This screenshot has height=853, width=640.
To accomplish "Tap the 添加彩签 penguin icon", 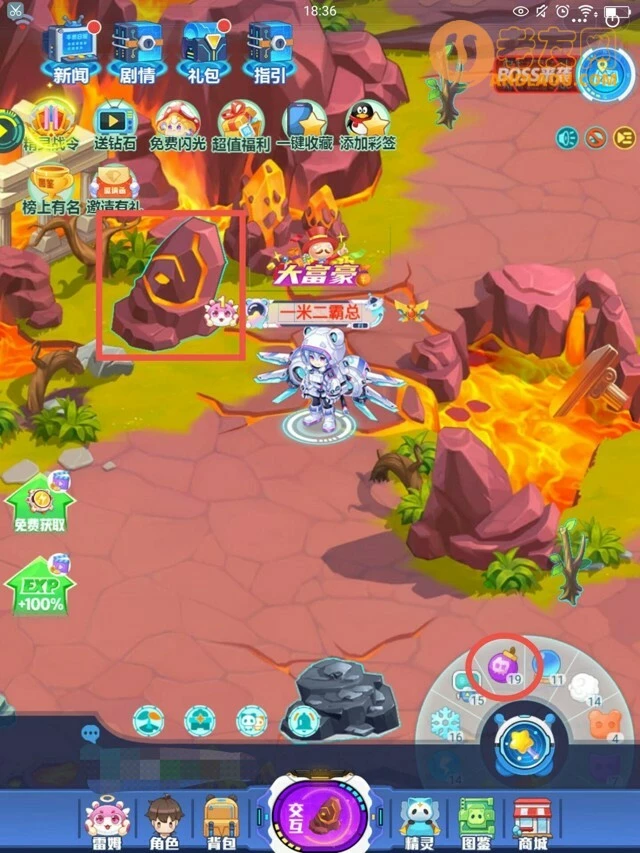I will 367,125.
